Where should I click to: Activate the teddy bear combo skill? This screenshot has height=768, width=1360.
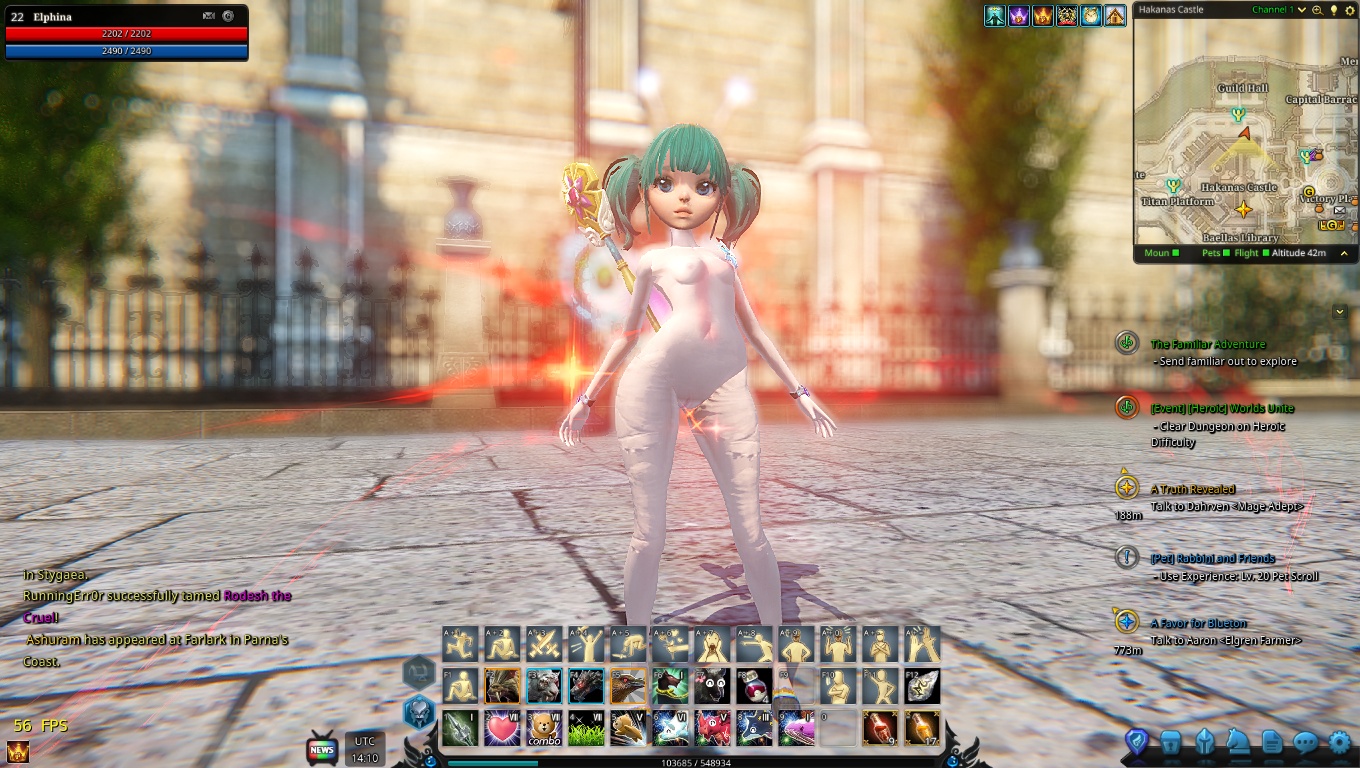pyautogui.click(x=544, y=727)
